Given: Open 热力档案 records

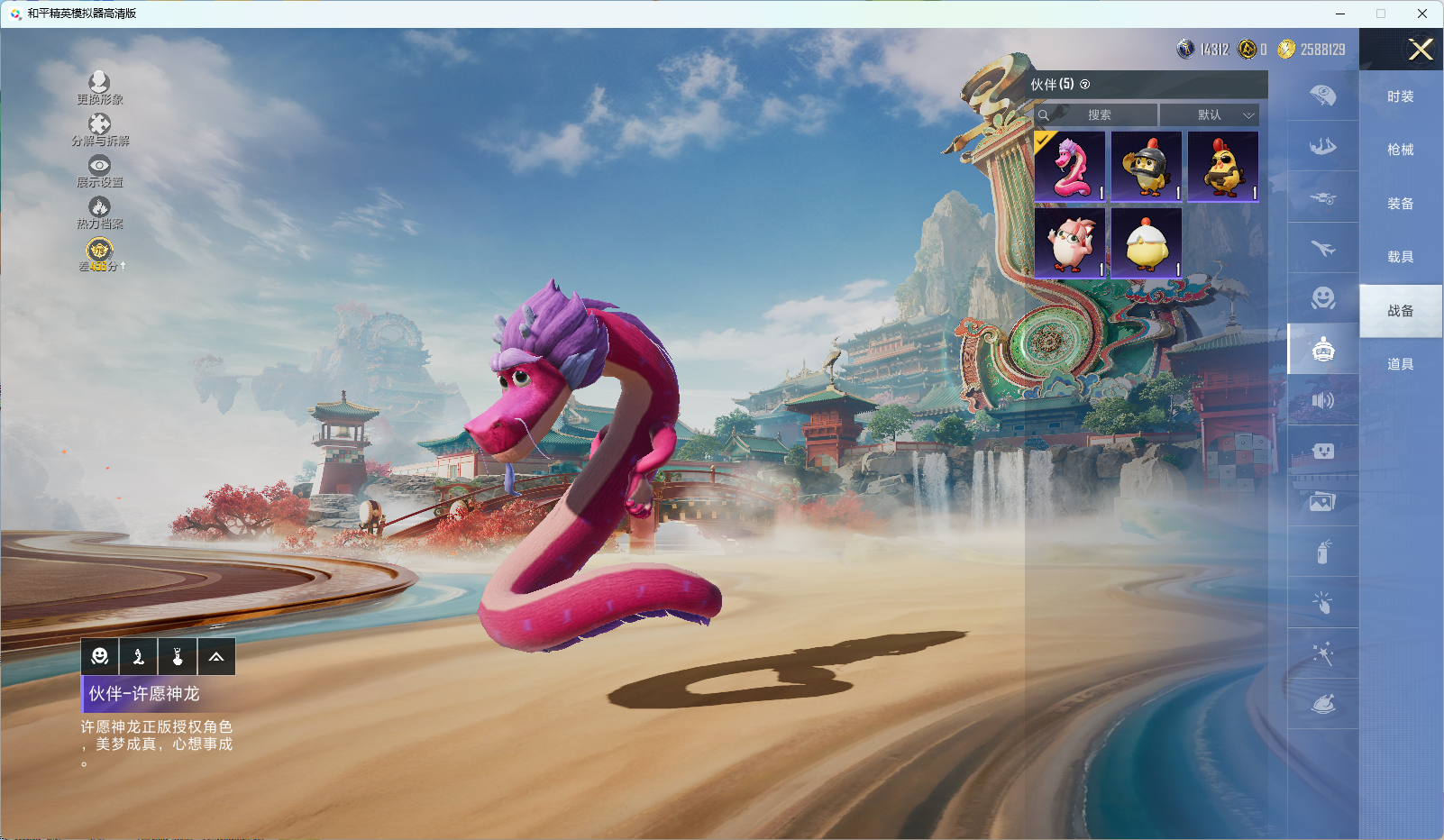Looking at the screenshot, I should 99,213.
